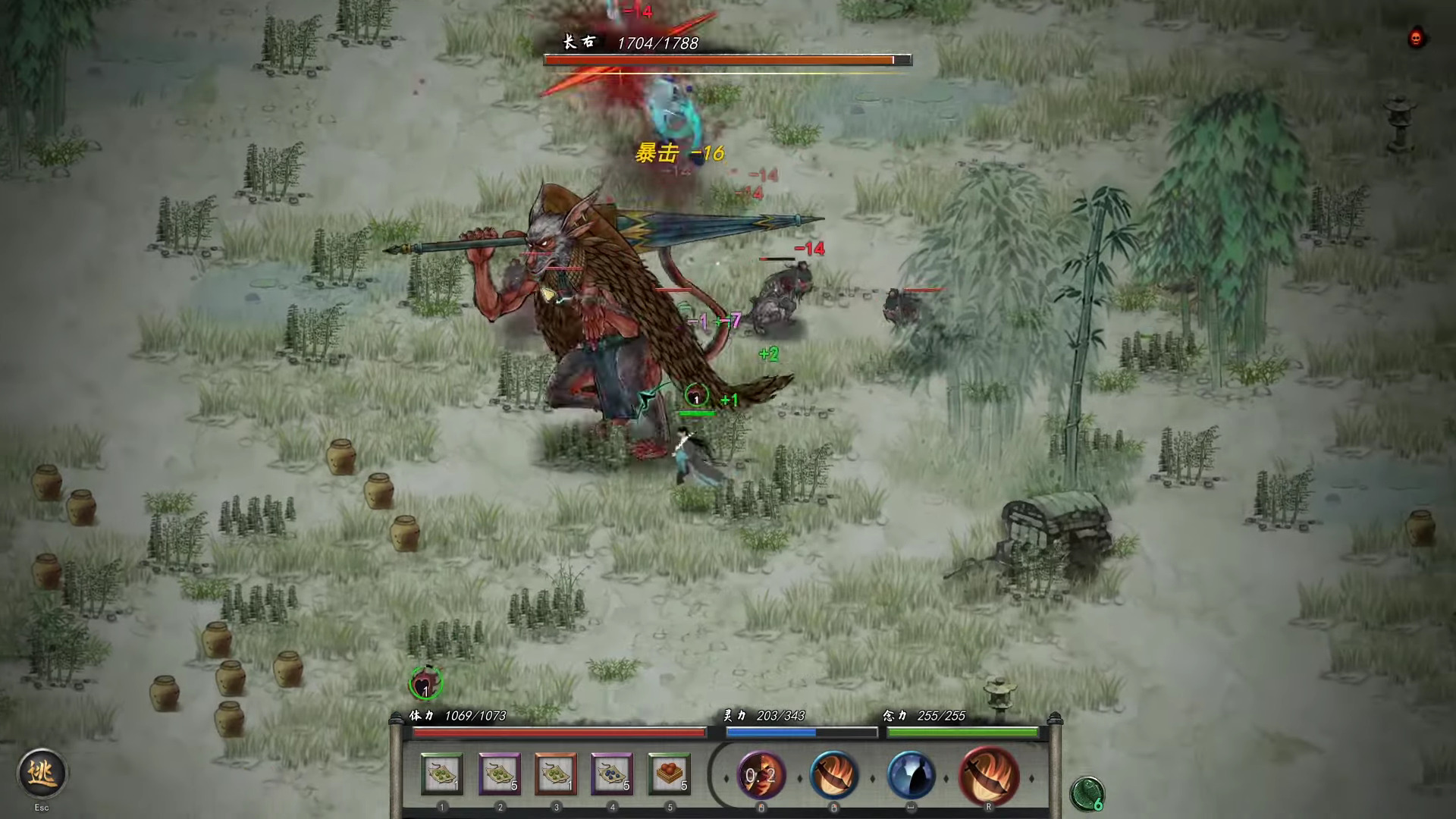This screenshot has height=819, width=1456.
Task: Click the red skull icon in top-right corner
Action: 1415,36
